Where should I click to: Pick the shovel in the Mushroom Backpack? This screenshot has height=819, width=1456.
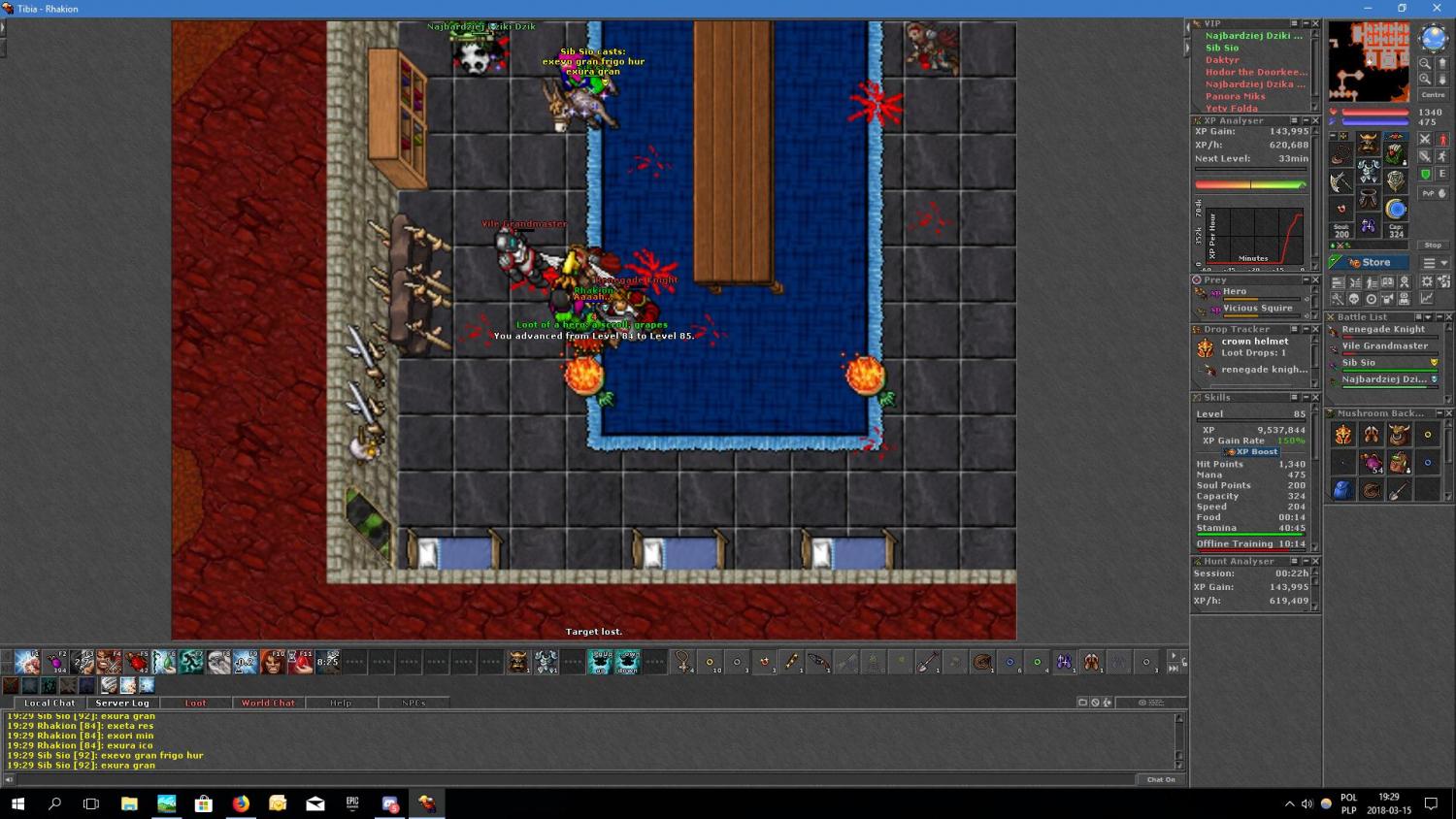(x=1399, y=491)
